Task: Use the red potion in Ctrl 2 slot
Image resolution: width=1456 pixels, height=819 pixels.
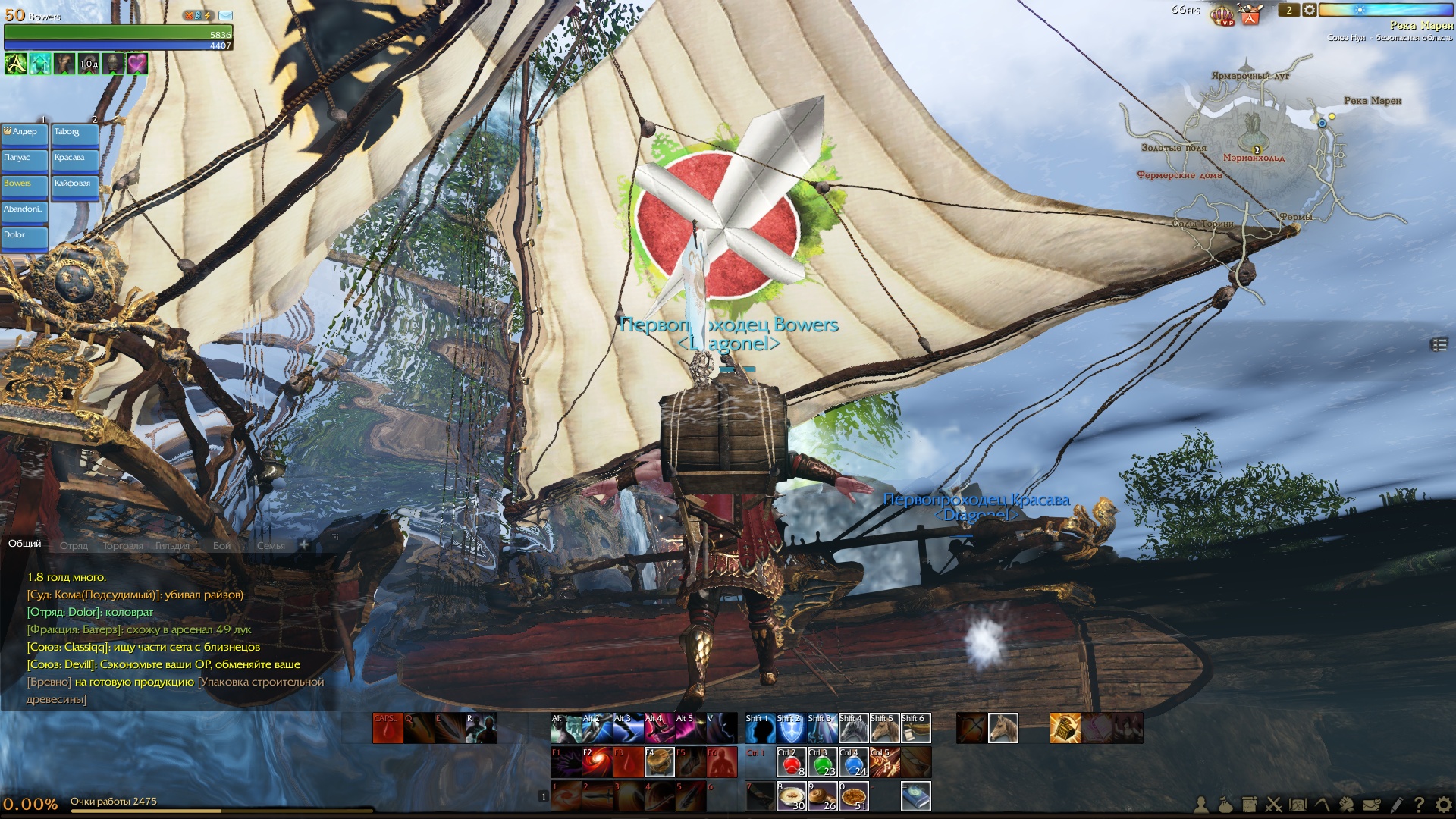Action: coord(791,763)
